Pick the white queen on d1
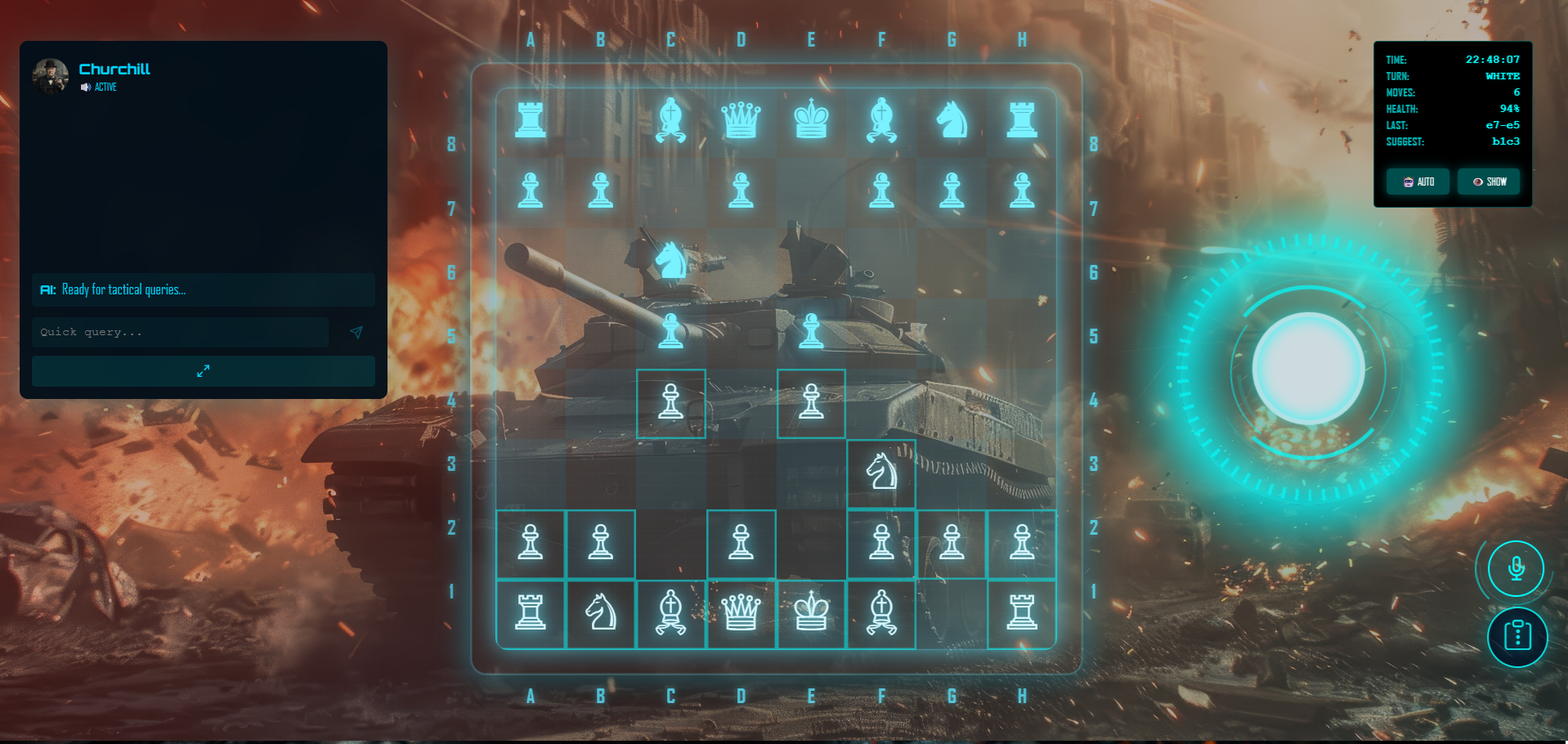This screenshot has height=744, width=1568. click(x=741, y=612)
